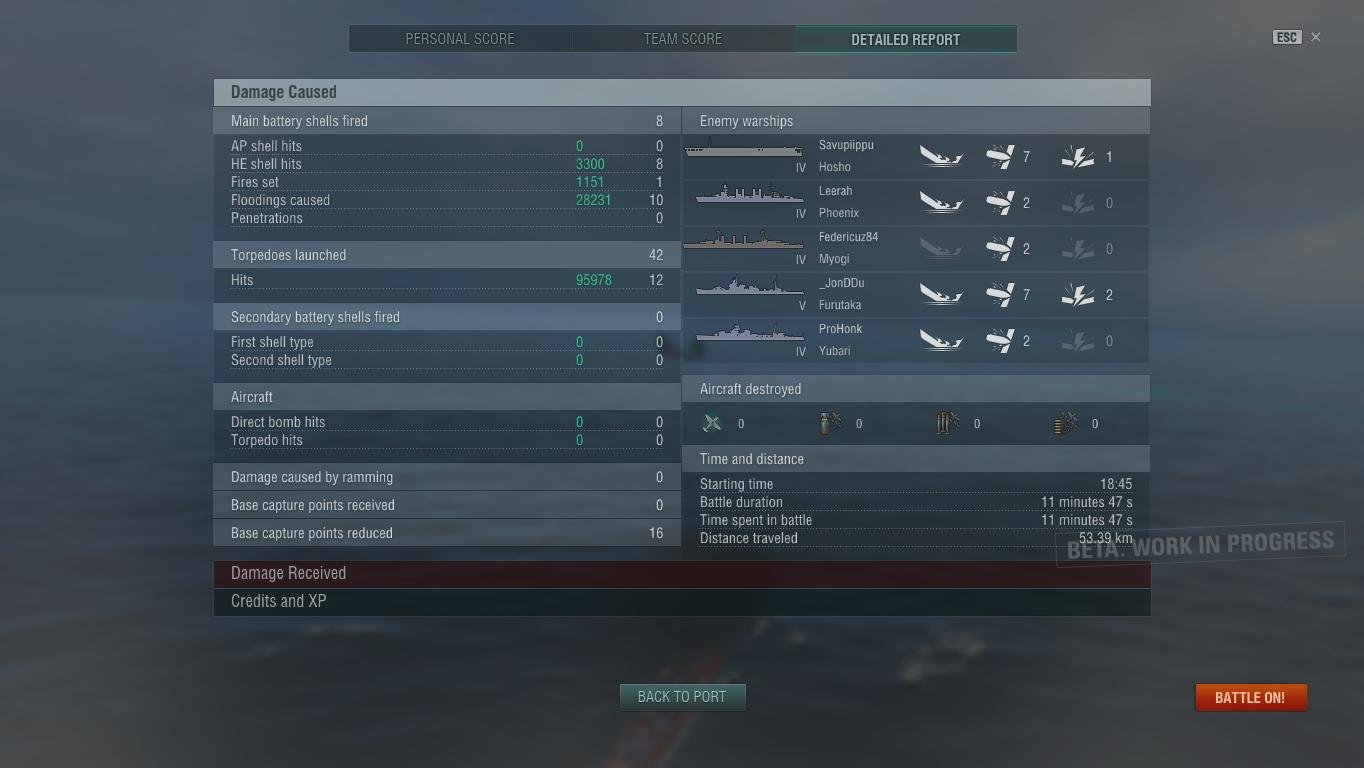Screen dimensions: 1364x768
Task: Click the Back to Port button
Action: click(682, 697)
